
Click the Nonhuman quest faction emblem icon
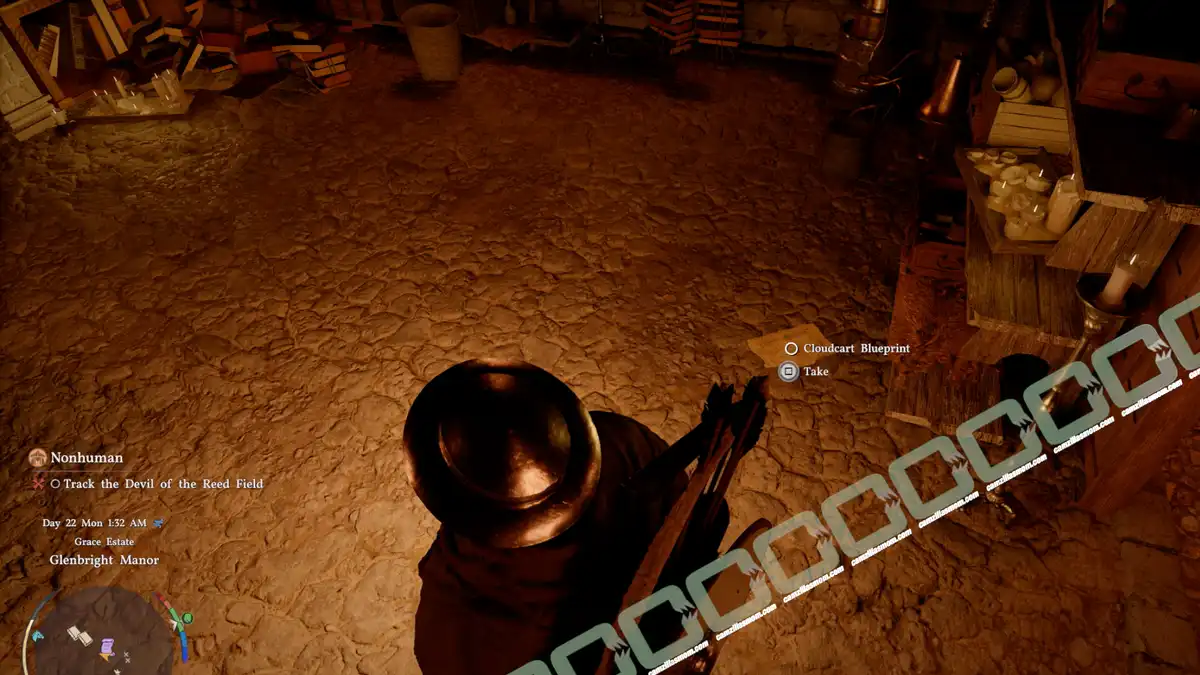38,458
